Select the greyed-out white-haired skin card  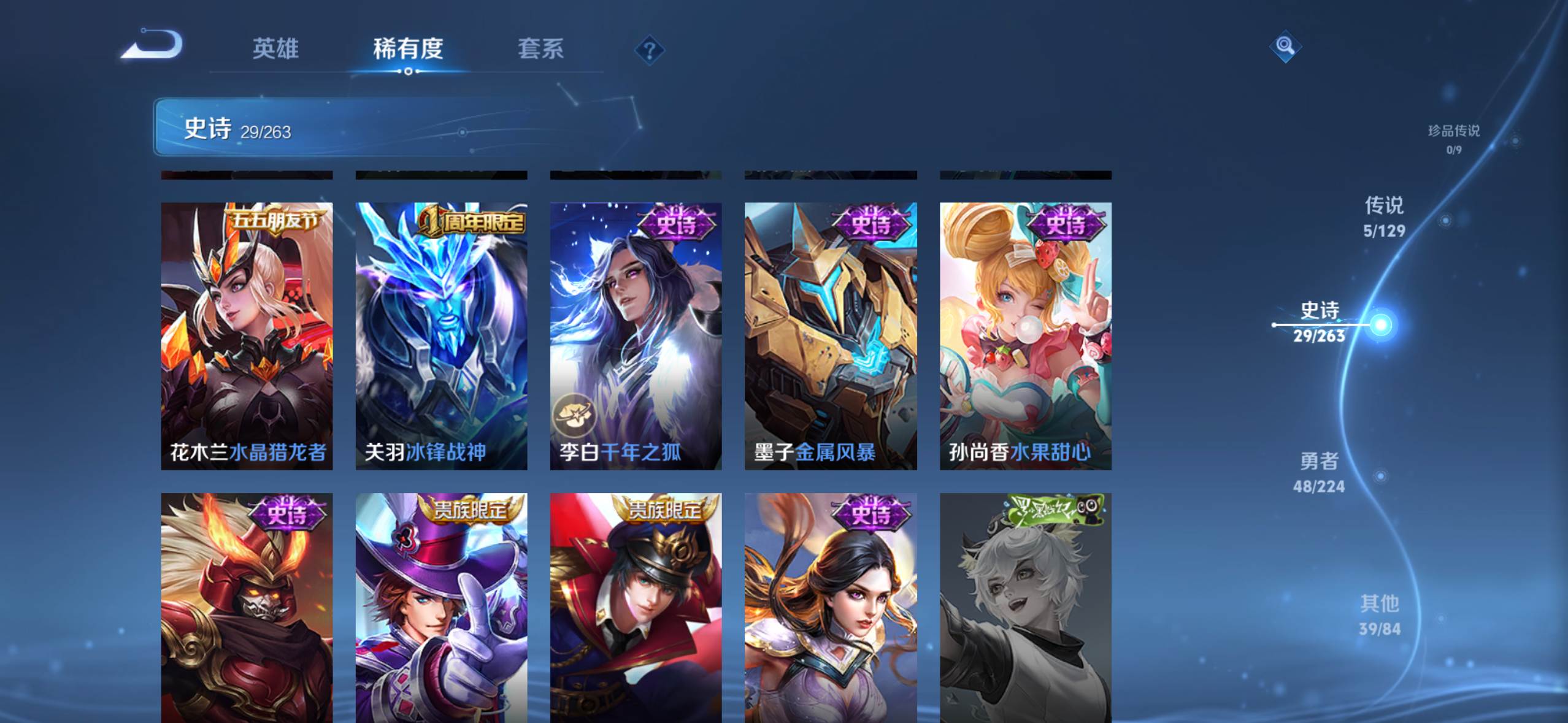click(1025, 607)
